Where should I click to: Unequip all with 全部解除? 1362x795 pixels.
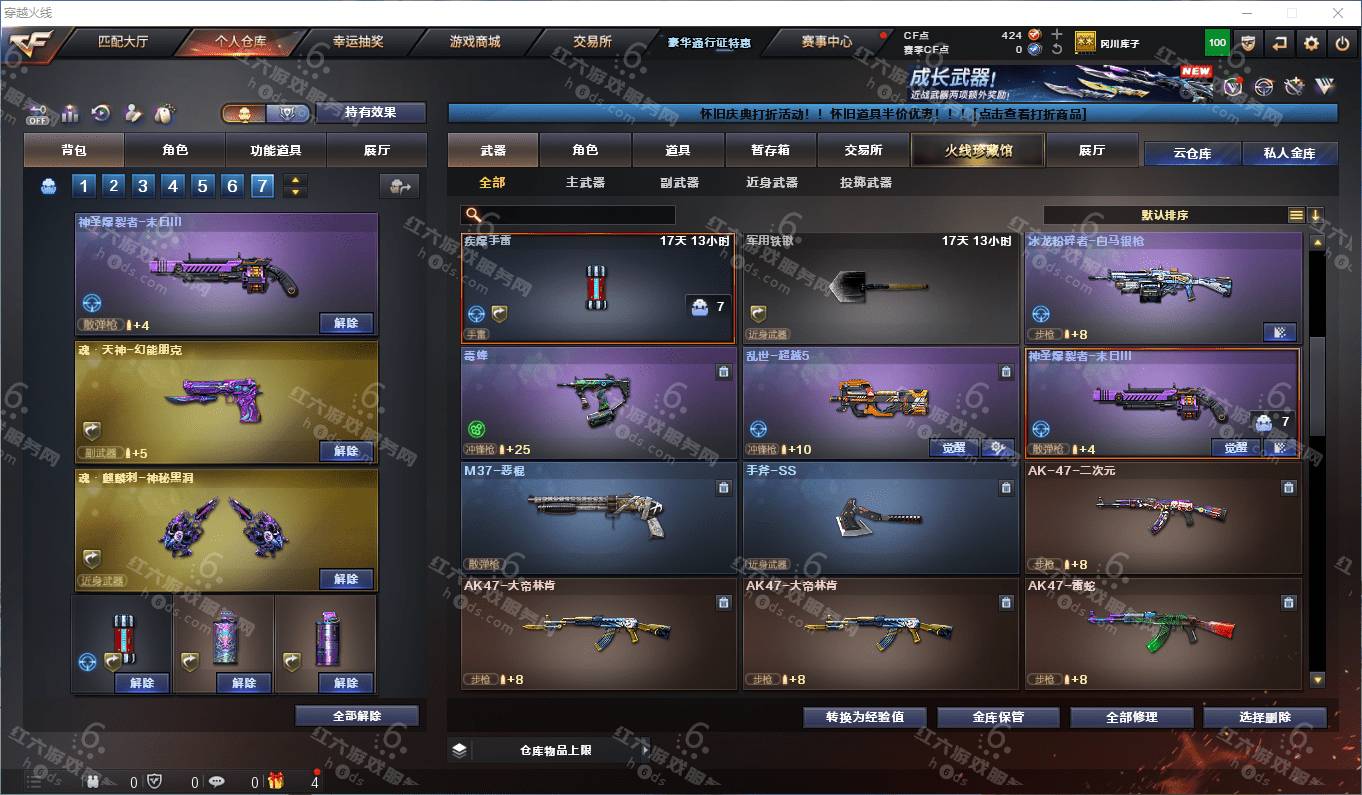[357, 716]
